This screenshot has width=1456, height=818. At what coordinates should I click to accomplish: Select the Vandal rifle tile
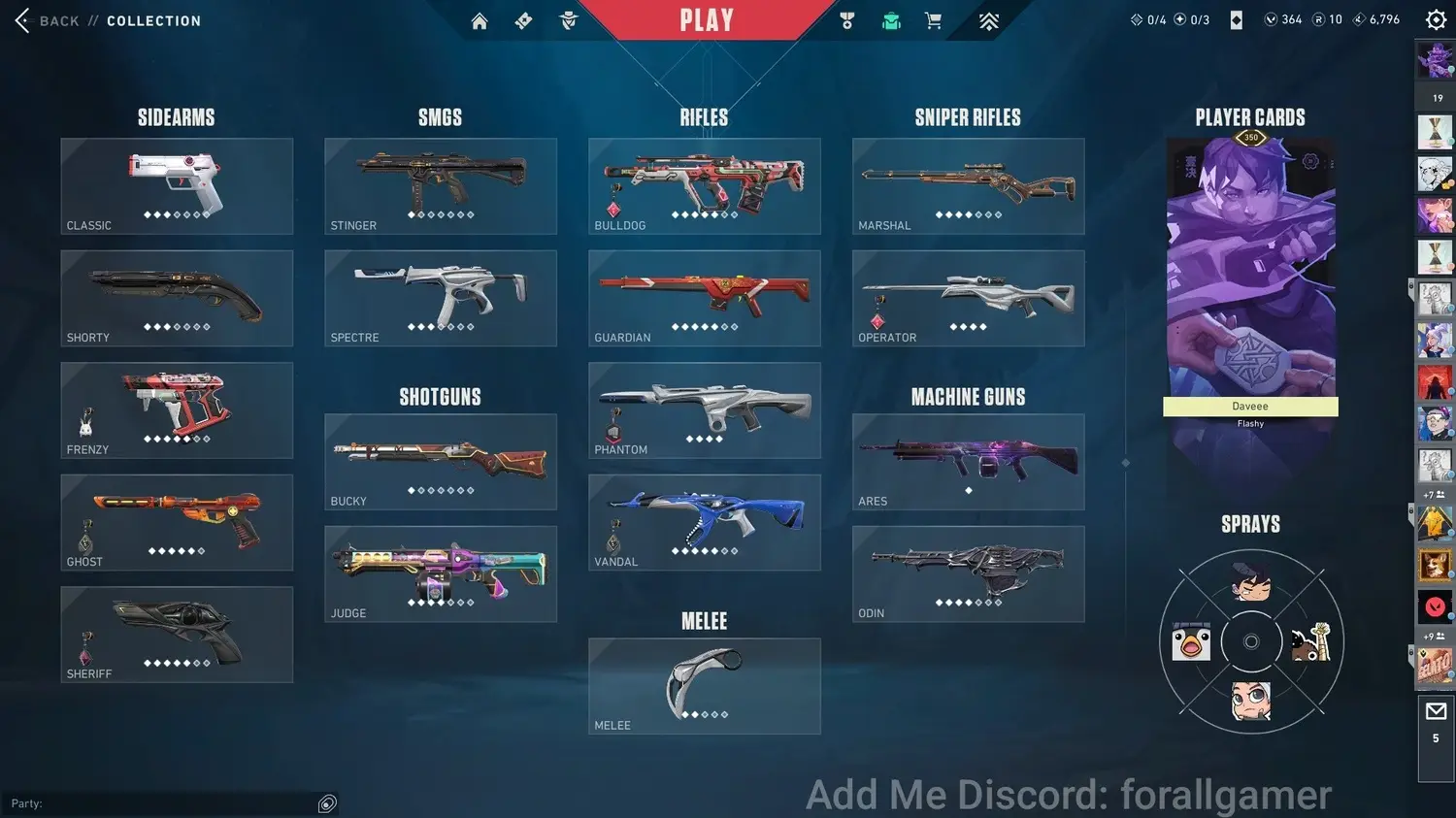[x=705, y=522]
